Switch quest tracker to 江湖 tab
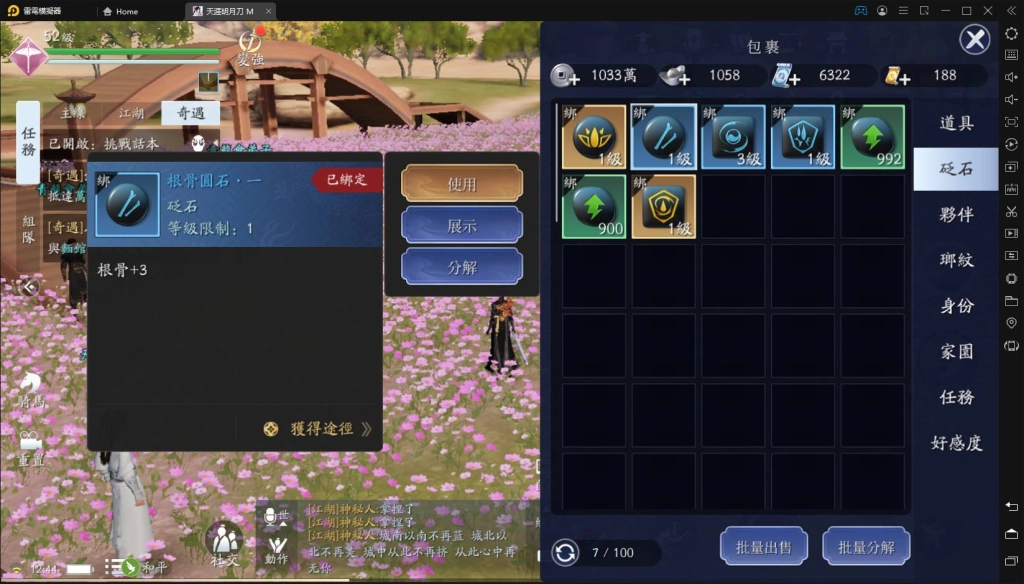This screenshot has width=1024, height=584. (x=131, y=114)
